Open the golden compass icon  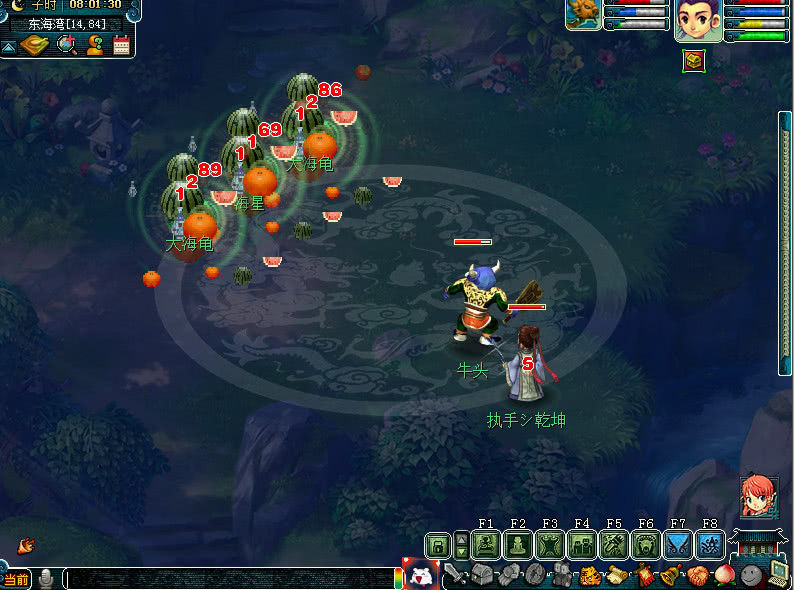(x=35, y=45)
